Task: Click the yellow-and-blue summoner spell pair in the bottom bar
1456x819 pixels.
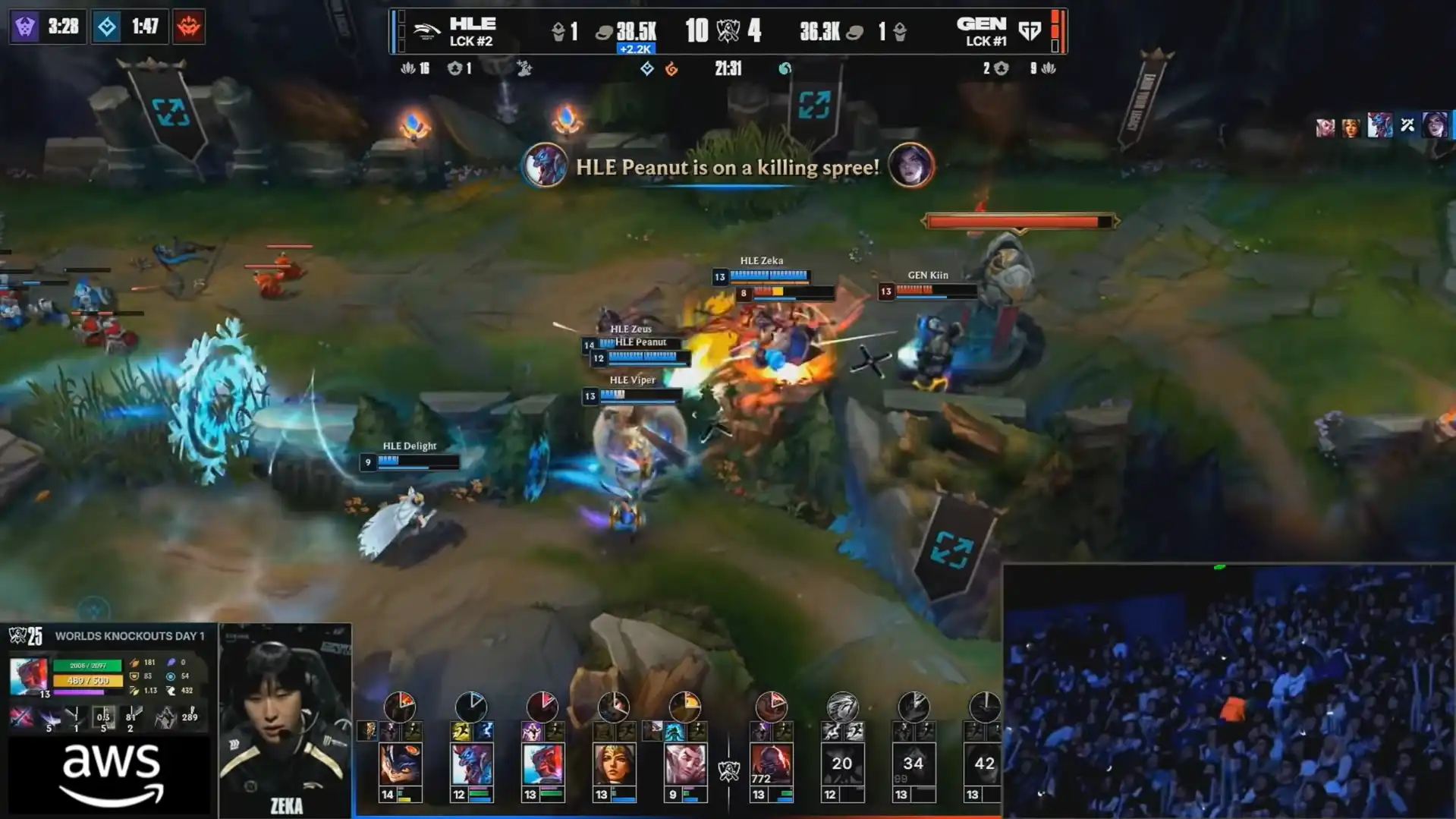Action: pos(472,731)
